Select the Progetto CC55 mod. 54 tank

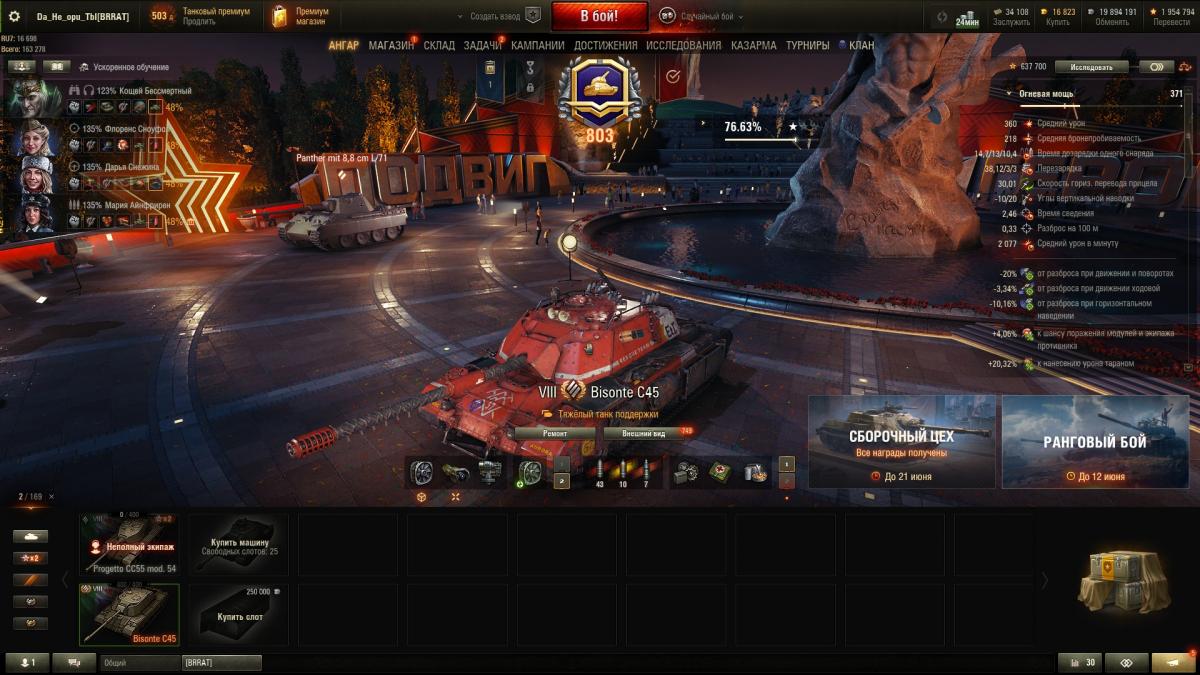click(129, 545)
